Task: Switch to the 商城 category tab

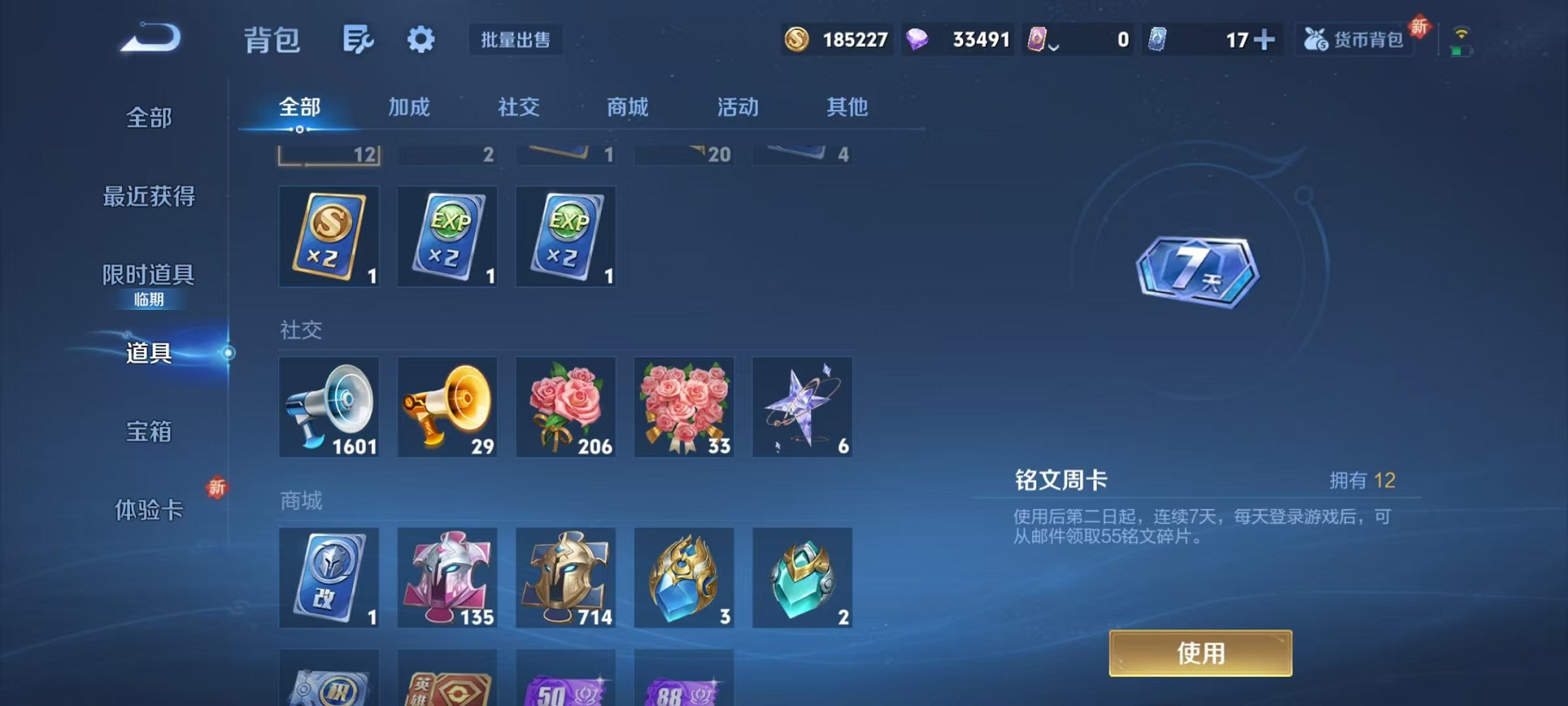Action: (627, 108)
